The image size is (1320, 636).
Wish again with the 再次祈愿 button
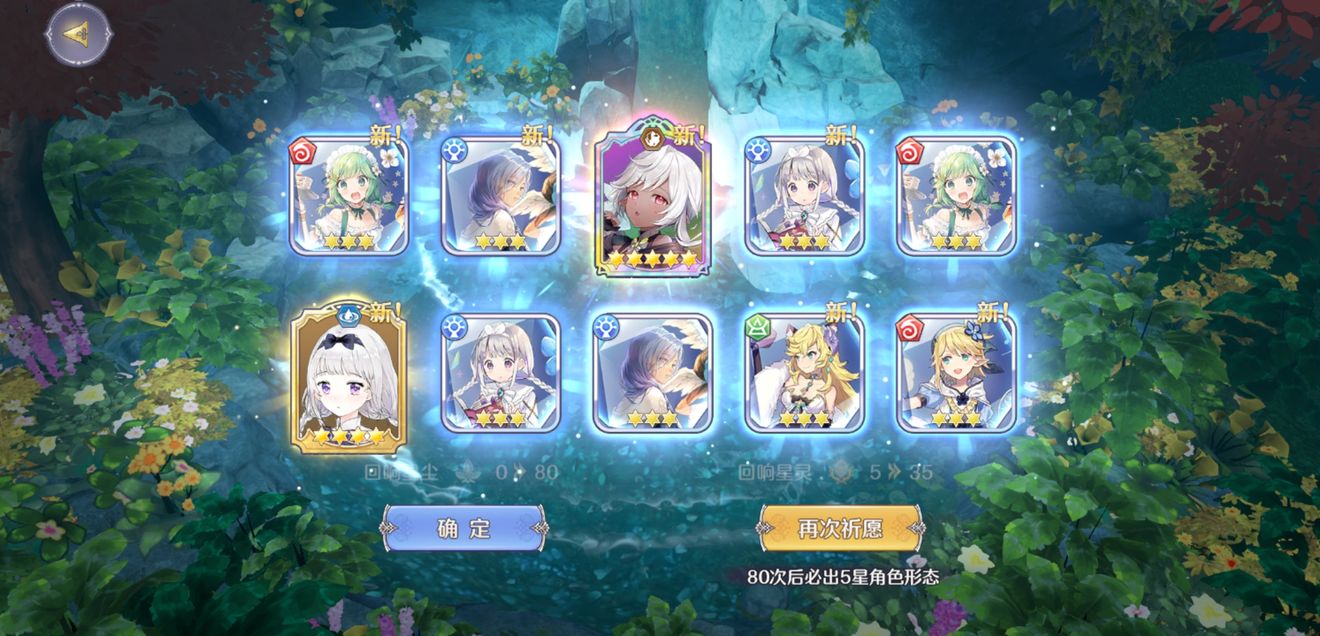pyautogui.click(x=839, y=528)
